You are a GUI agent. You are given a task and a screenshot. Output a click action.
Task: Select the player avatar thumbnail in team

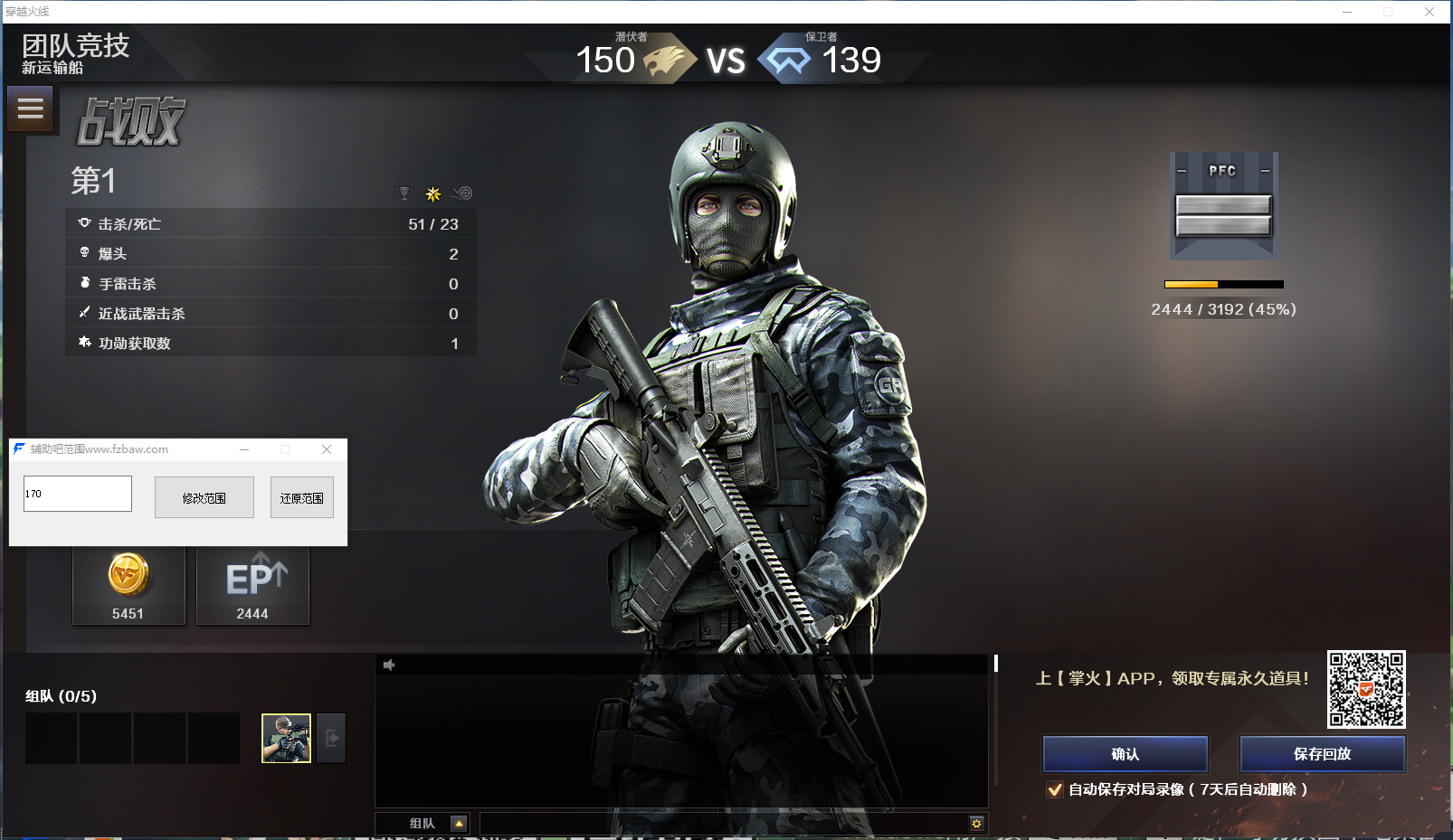(286, 738)
